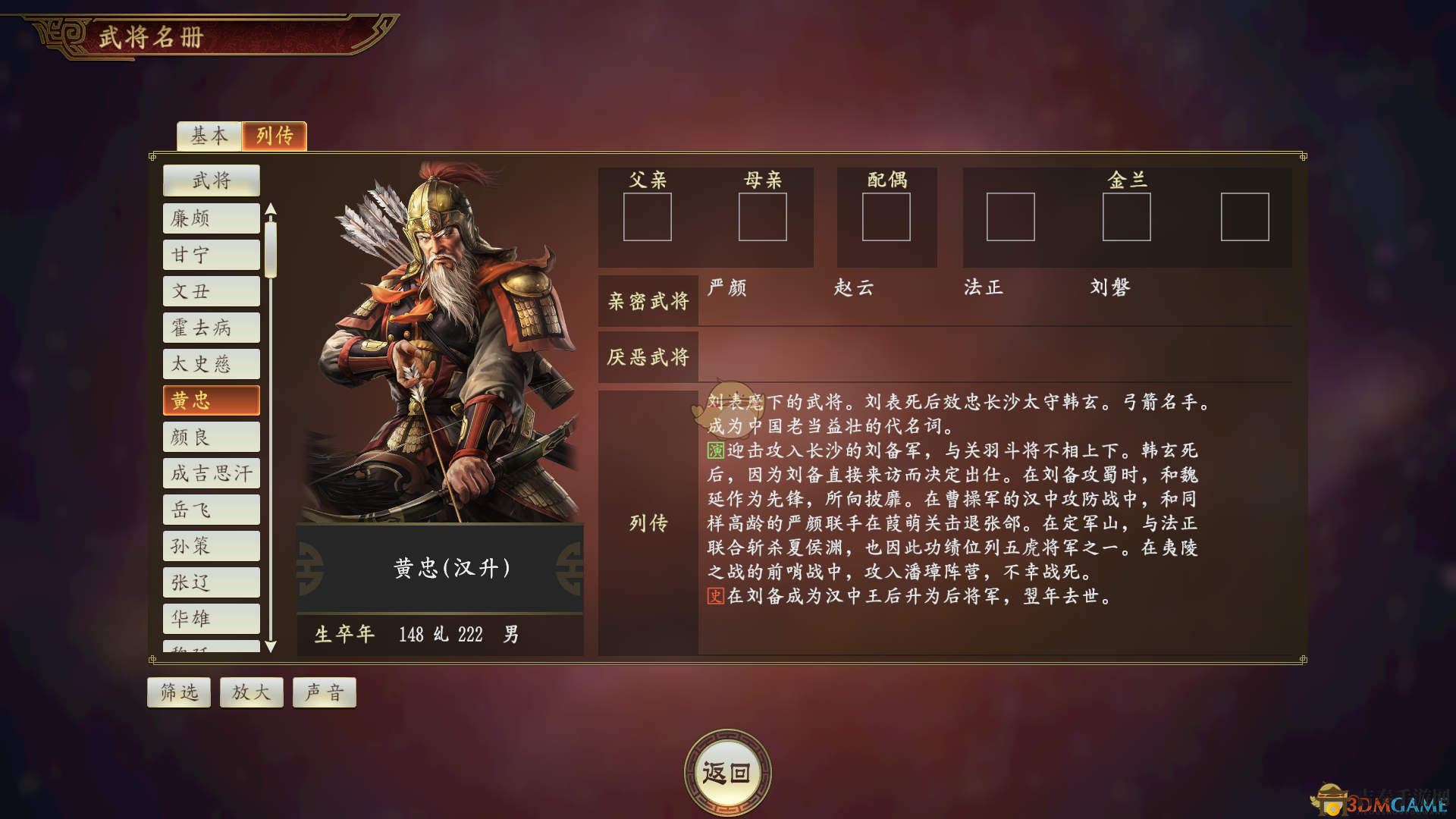The width and height of the screenshot is (1456, 819).
Task: Click the first 金兰 portrait box
Action: [1011, 218]
